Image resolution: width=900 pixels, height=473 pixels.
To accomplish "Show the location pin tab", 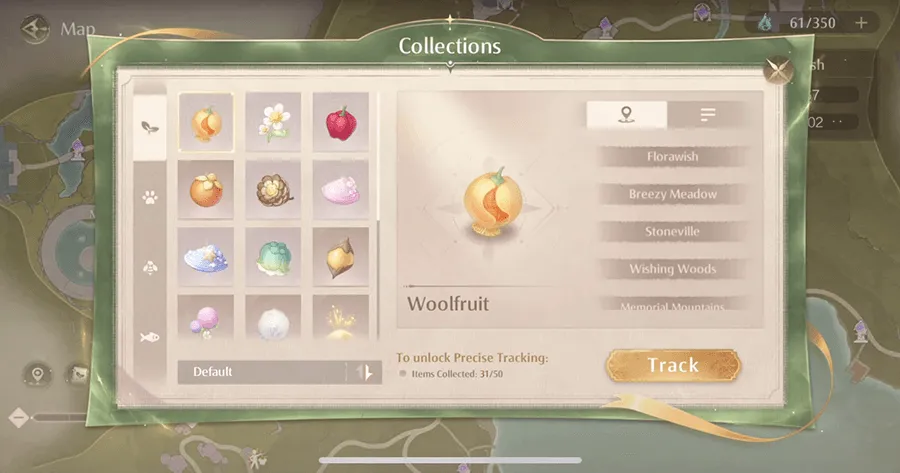I will (627, 115).
